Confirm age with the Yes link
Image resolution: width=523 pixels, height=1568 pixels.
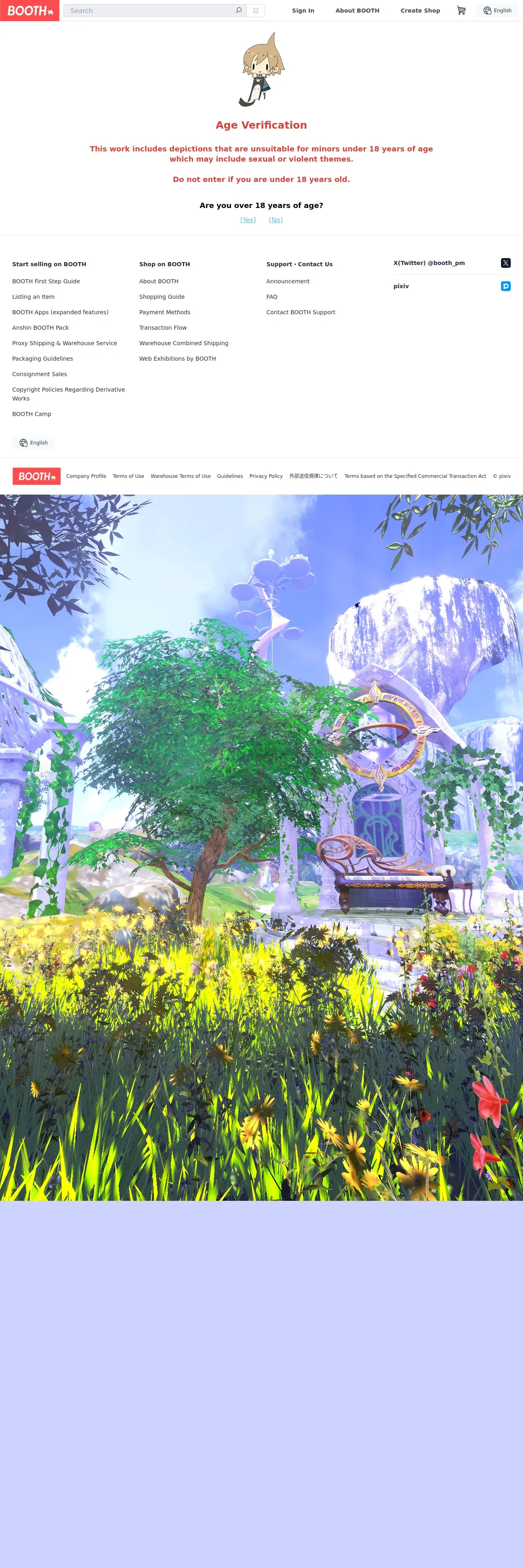pyautogui.click(x=248, y=220)
